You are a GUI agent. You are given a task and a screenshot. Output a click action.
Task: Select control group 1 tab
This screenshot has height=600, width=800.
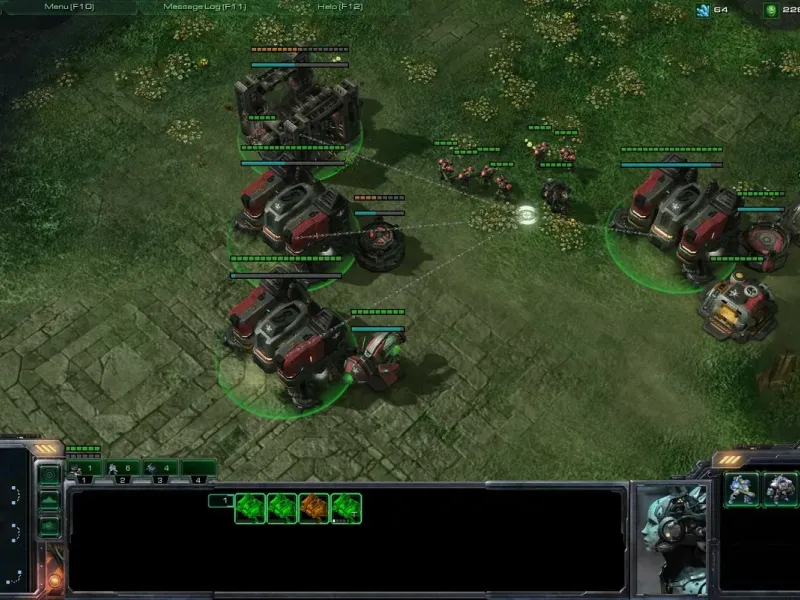pos(84,468)
